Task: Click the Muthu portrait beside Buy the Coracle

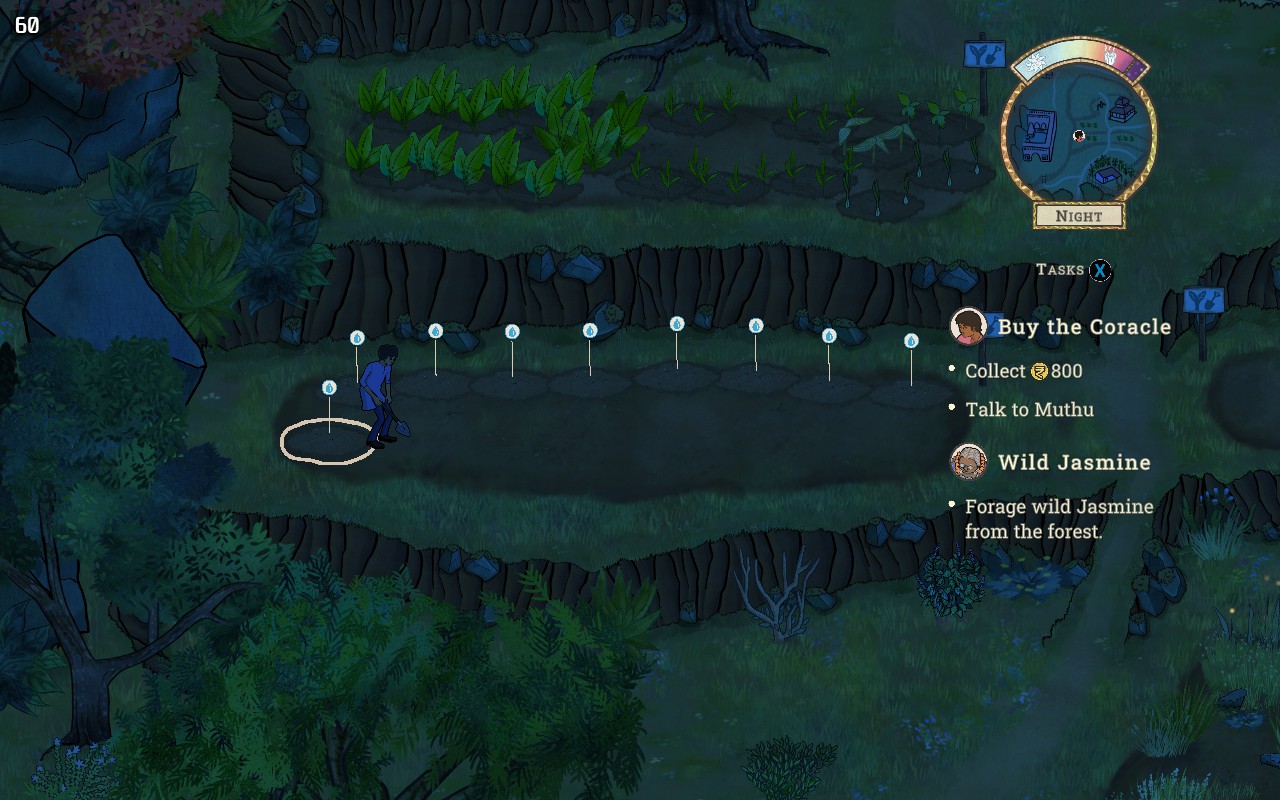Action: 968,326
